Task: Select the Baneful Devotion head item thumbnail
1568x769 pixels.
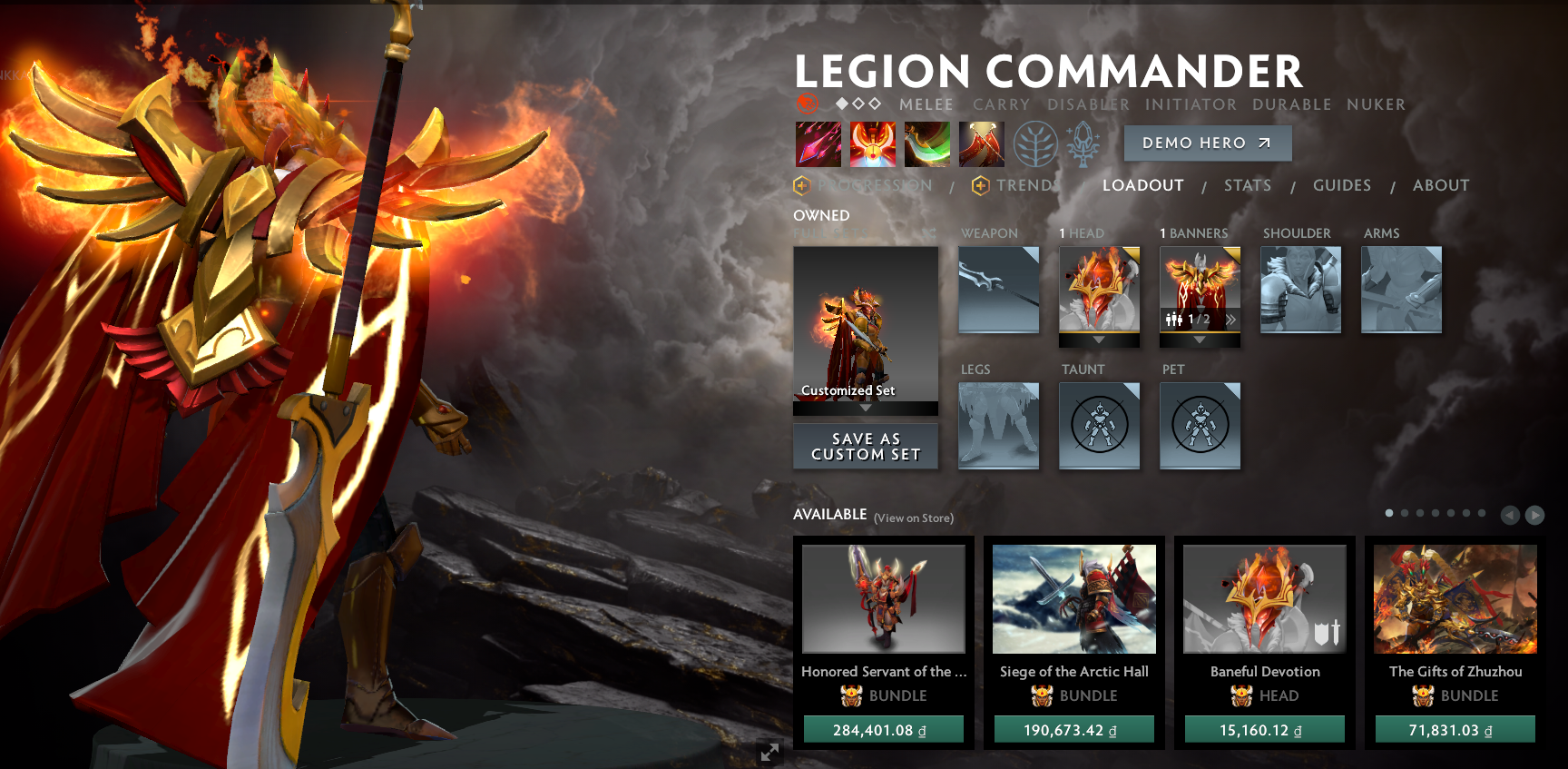Action: pyautogui.click(x=1264, y=598)
